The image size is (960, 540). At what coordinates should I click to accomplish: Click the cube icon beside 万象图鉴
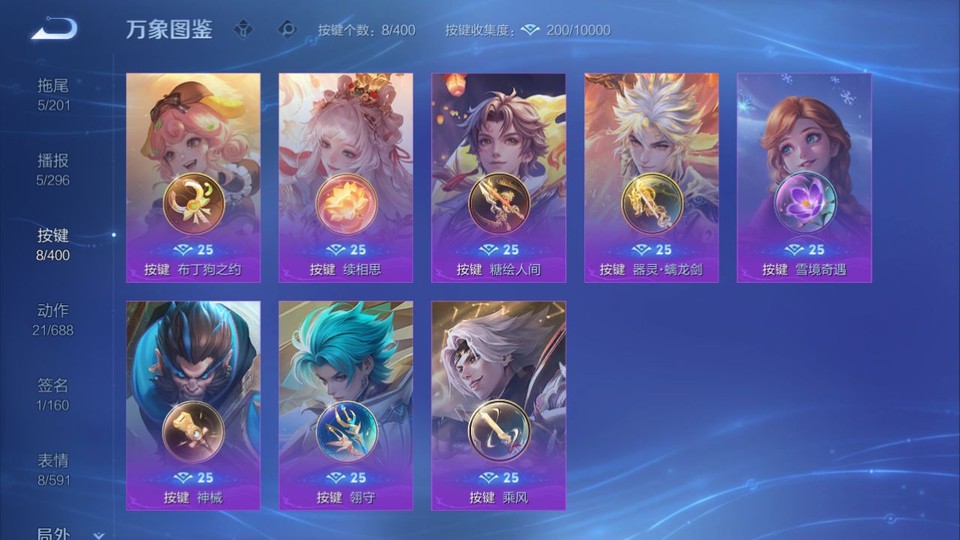(x=243, y=29)
